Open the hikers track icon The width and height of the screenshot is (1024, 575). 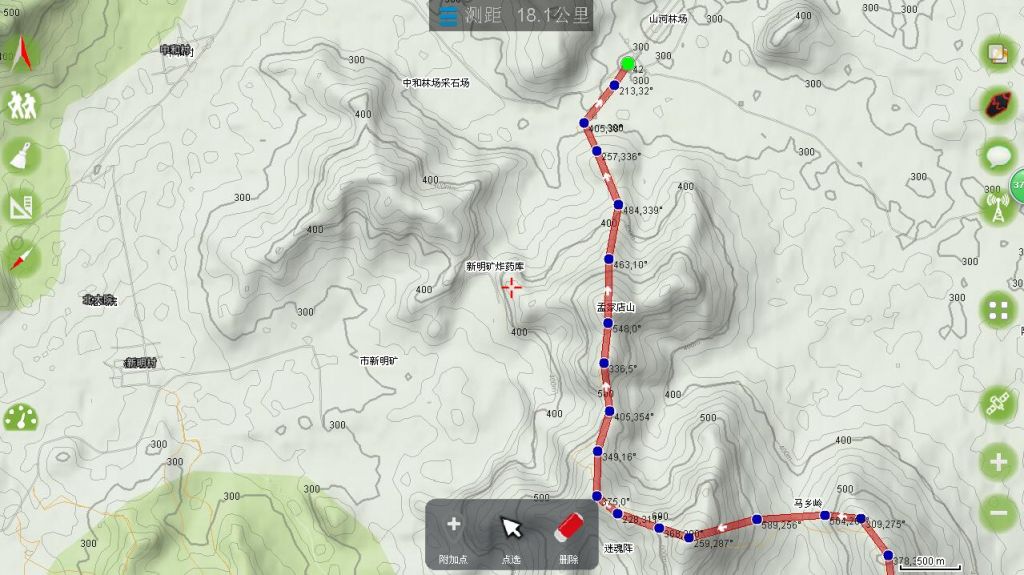tap(20, 104)
